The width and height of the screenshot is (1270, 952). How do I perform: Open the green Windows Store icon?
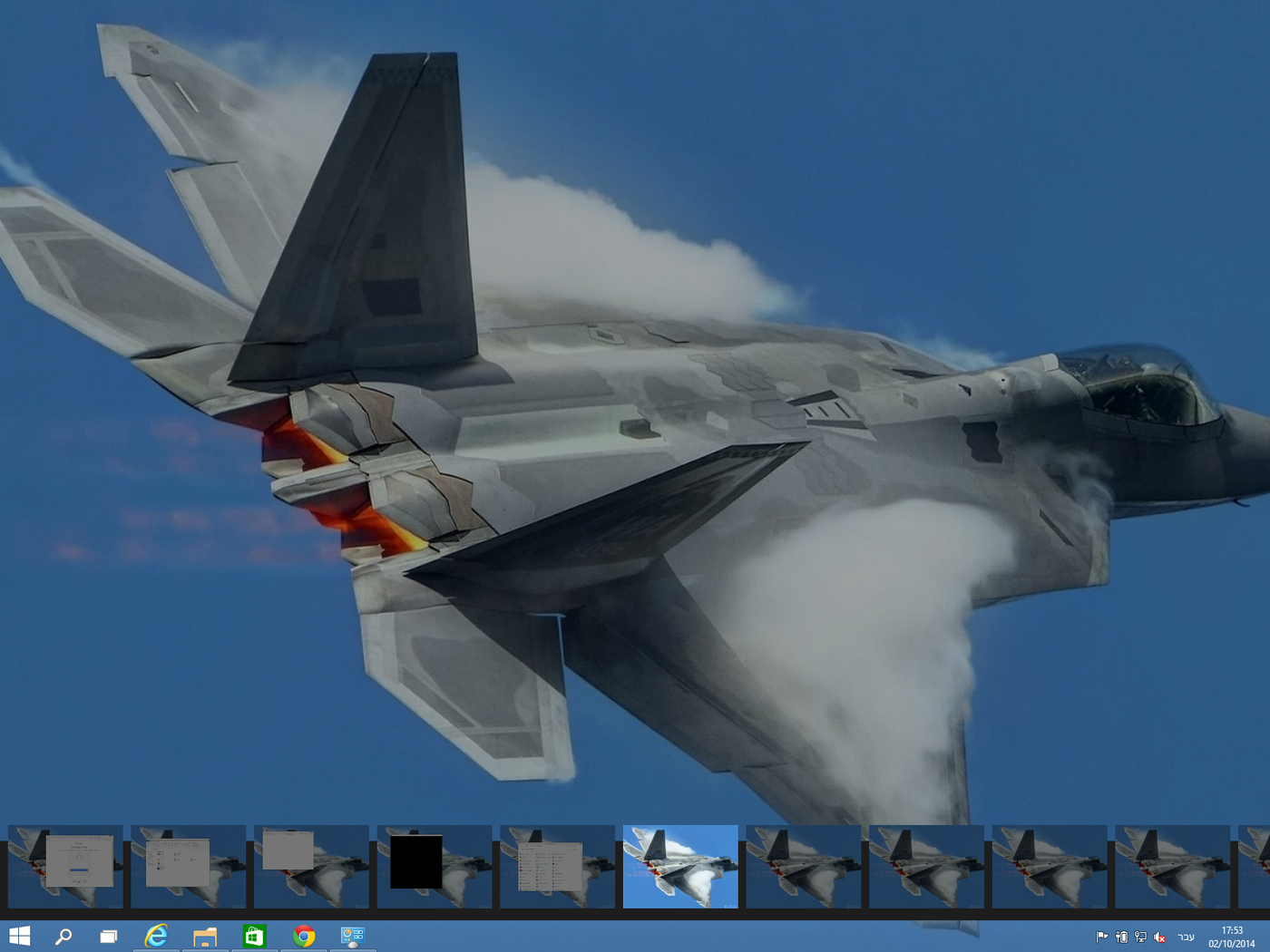(255, 936)
